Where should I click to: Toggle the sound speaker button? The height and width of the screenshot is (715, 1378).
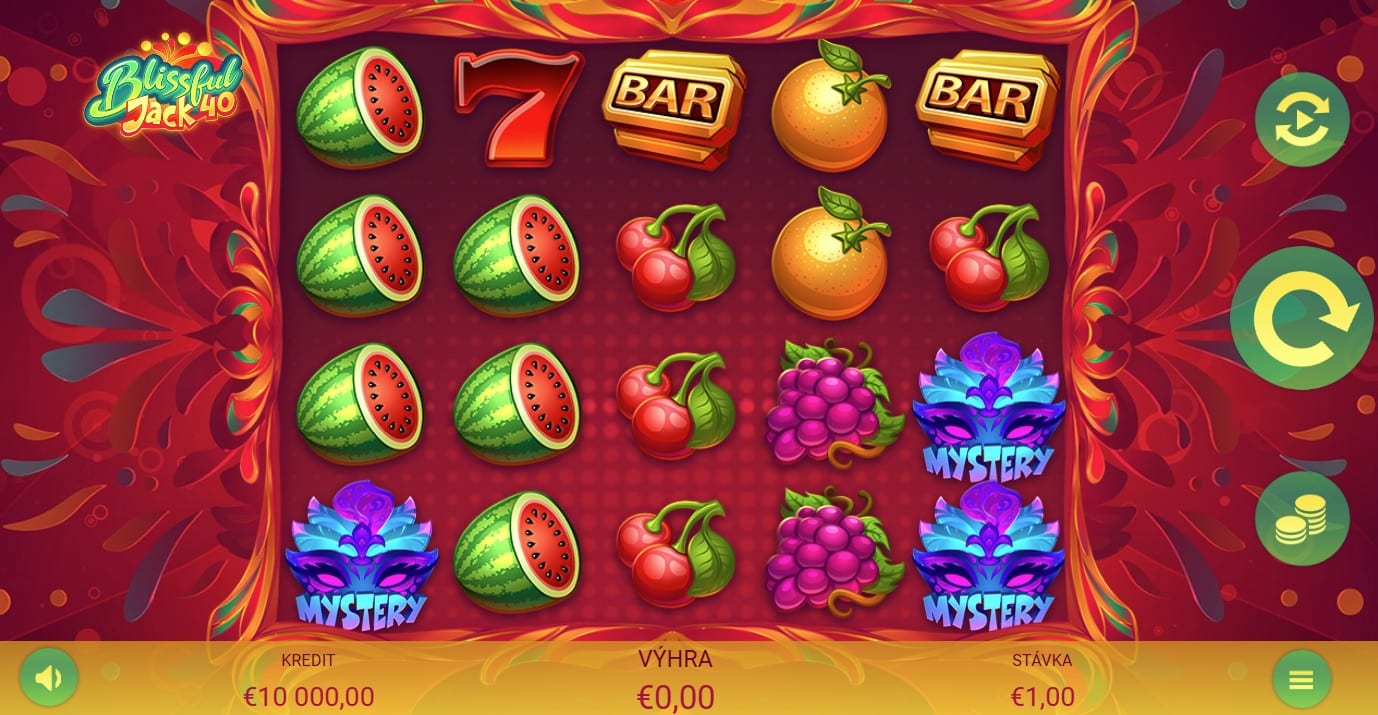coord(48,679)
